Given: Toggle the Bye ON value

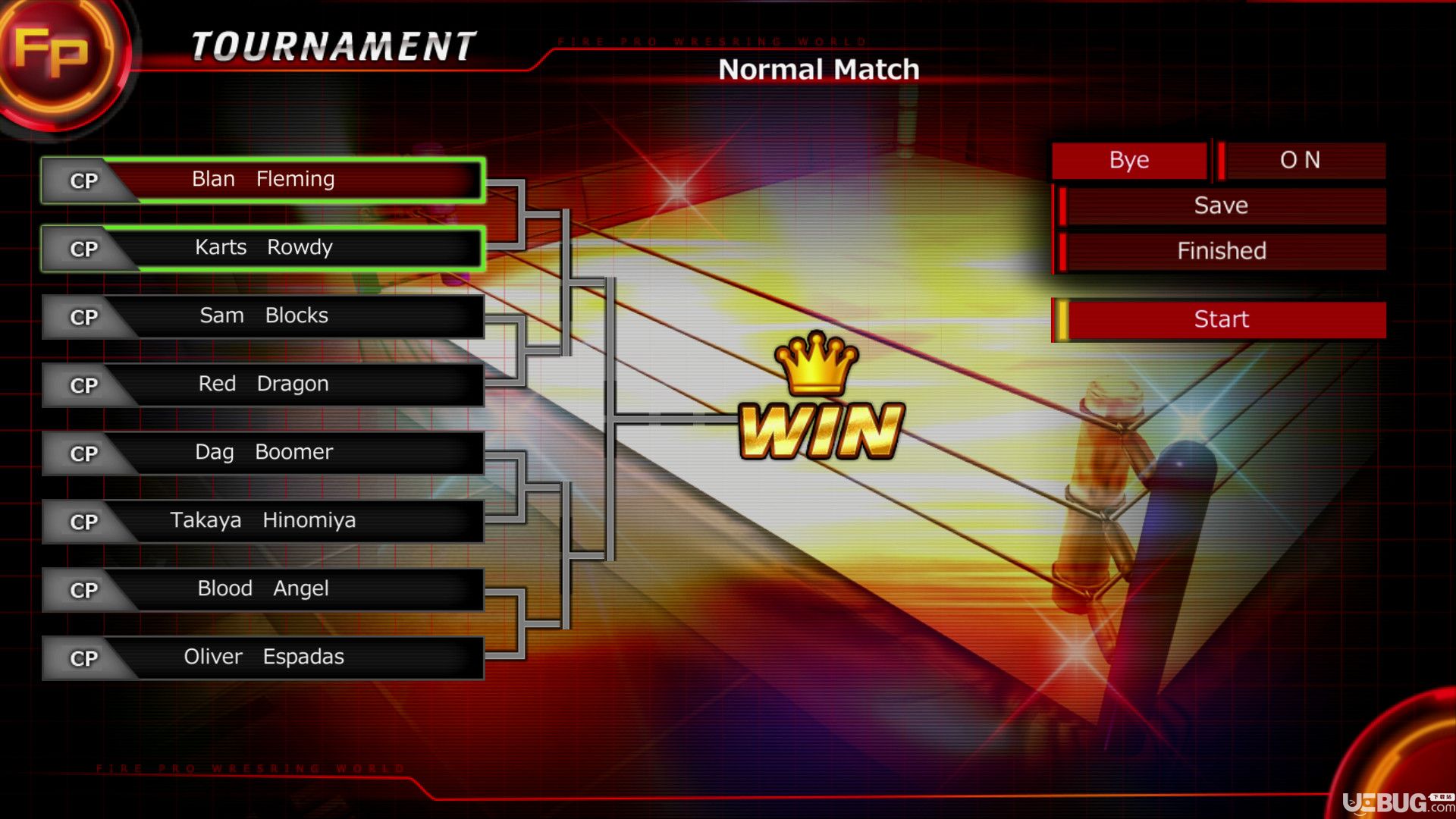Looking at the screenshot, I should tap(1300, 160).
